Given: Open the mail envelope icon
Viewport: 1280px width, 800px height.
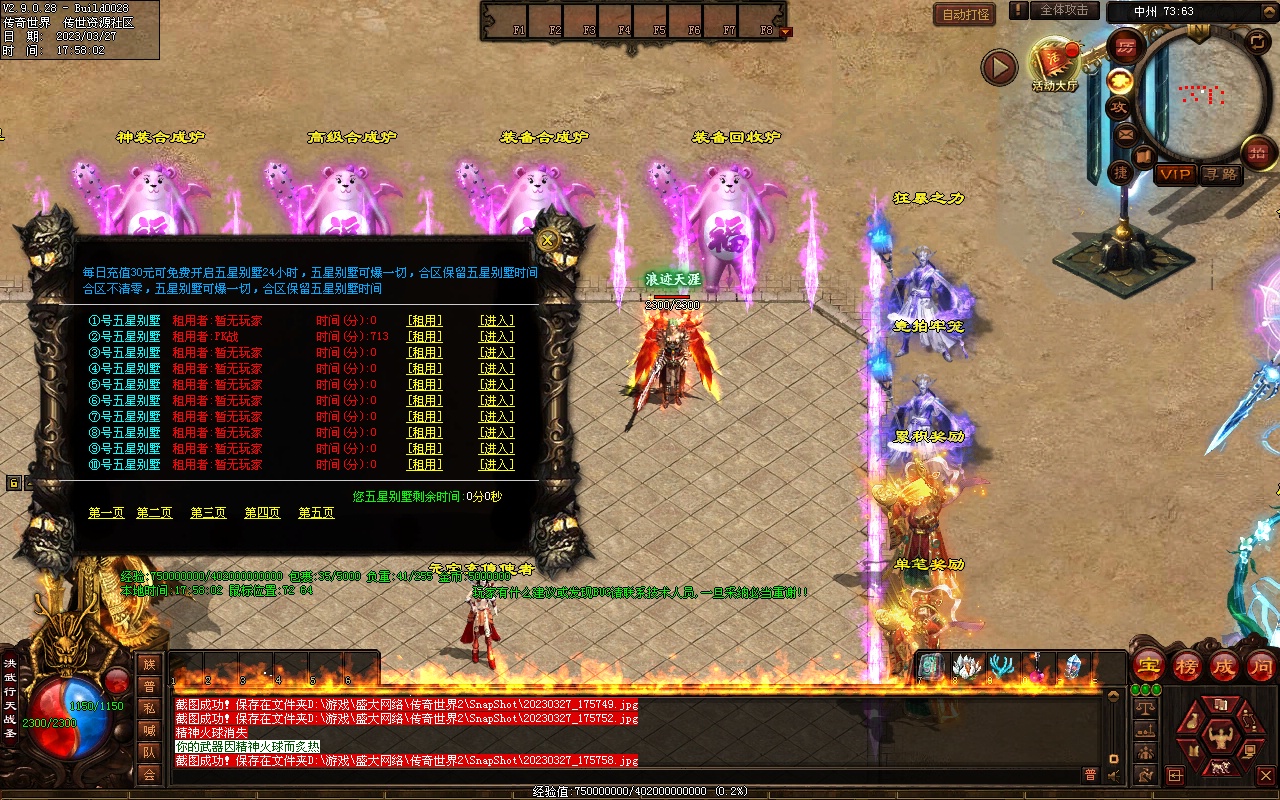Looking at the screenshot, I should point(1126,134).
